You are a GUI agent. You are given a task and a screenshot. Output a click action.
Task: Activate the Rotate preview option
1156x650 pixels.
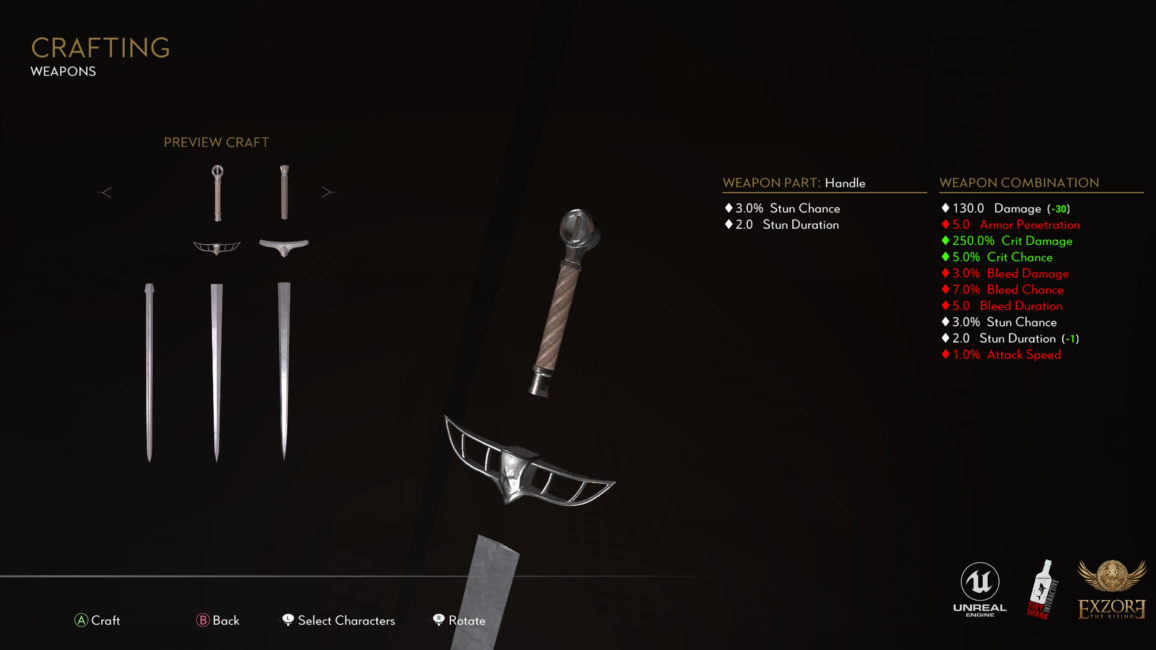pyautogui.click(x=459, y=620)
